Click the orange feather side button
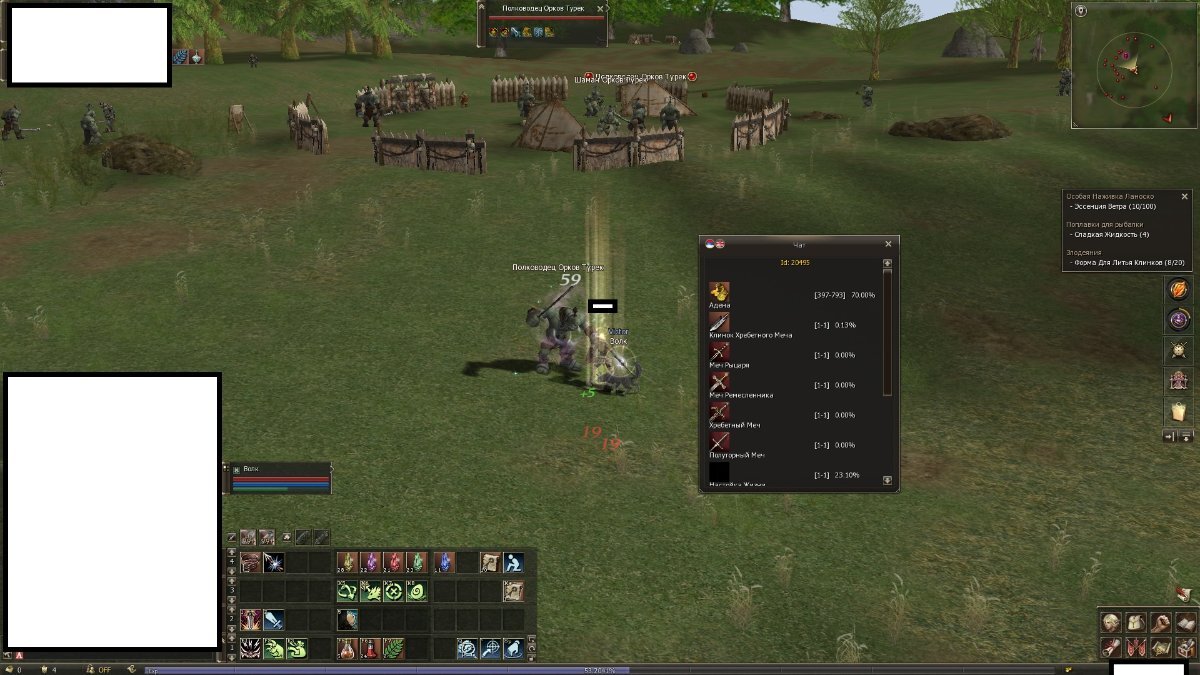The image size is (1200, 675). pos(1179,289)
